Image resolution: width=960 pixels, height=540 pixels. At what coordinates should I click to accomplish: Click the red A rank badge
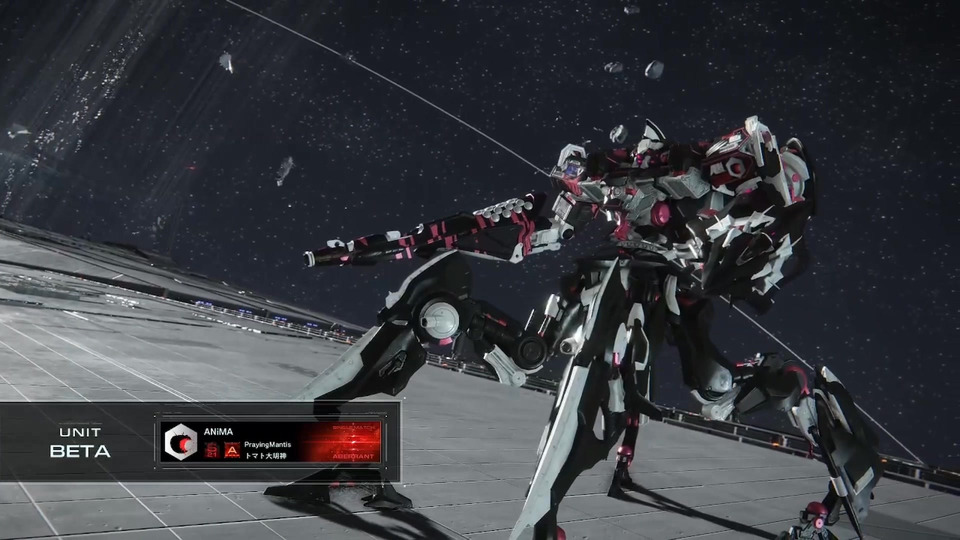pos(231,451)
